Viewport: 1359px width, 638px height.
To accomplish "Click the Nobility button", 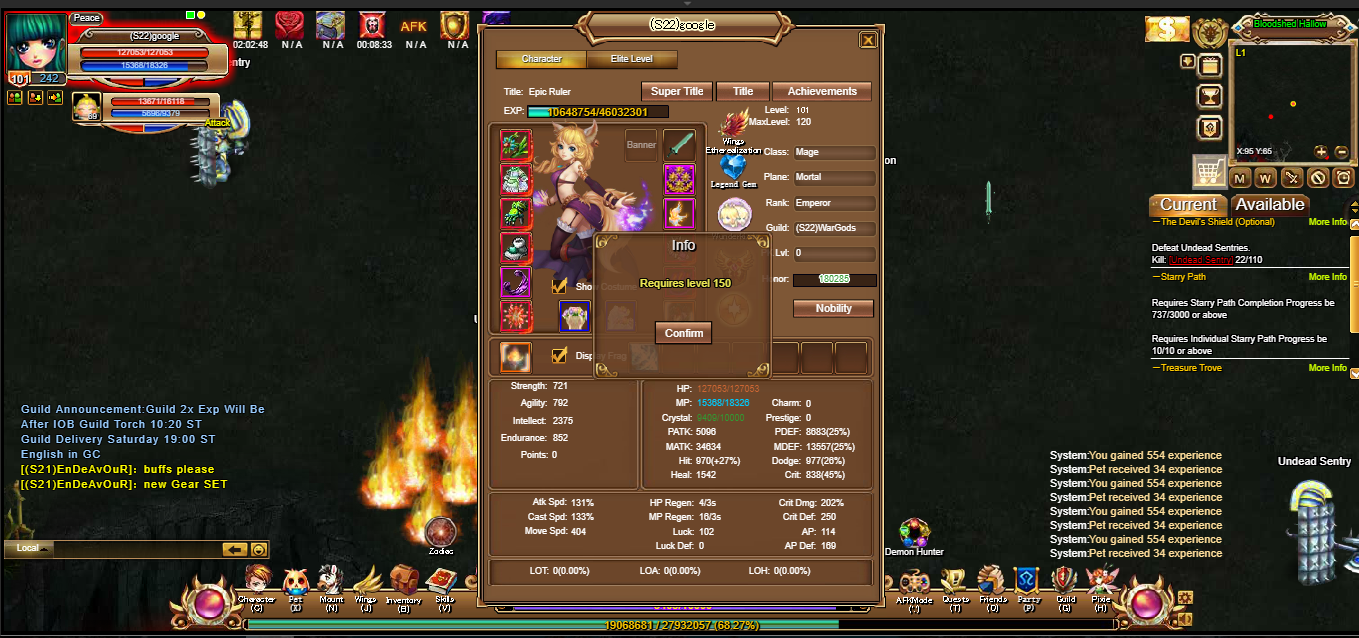I will click(x=833, y=308).
